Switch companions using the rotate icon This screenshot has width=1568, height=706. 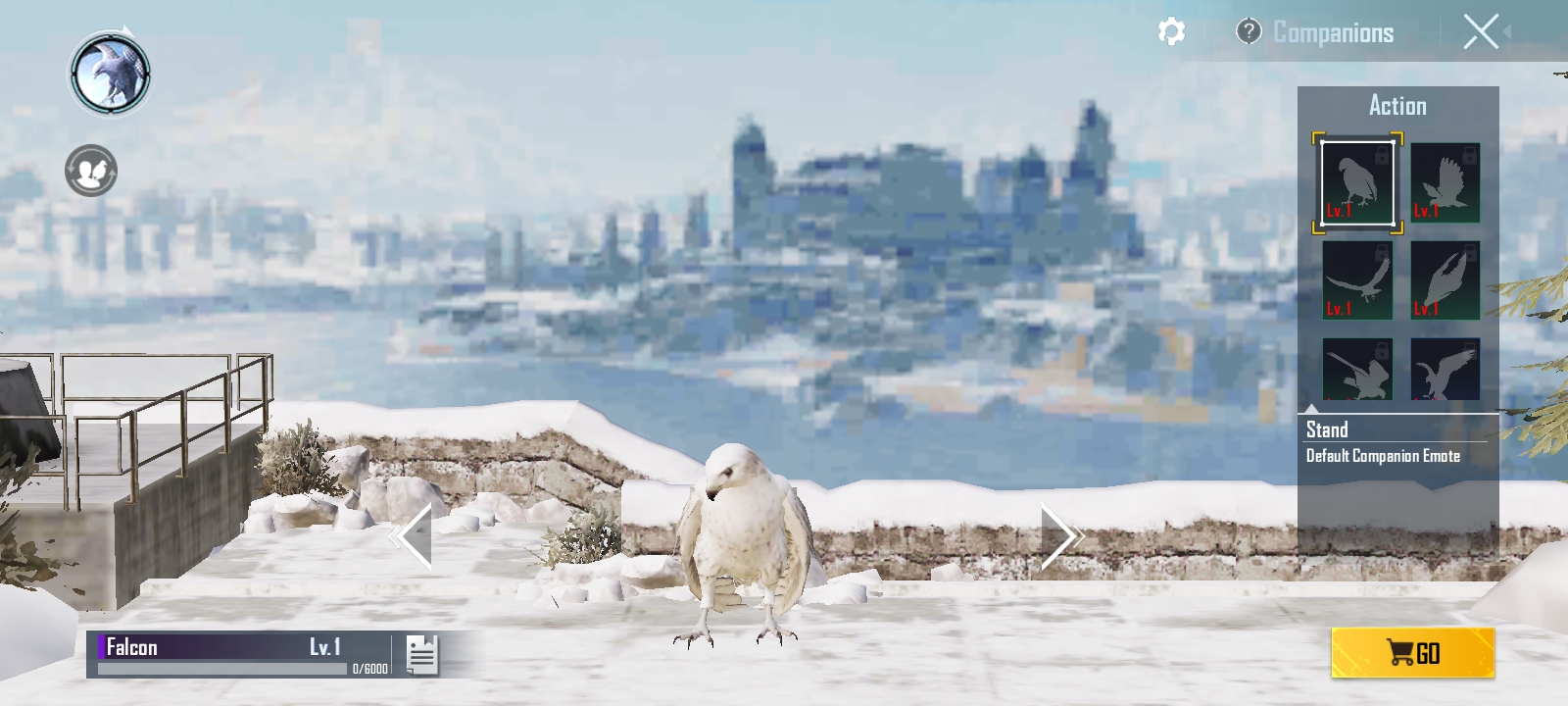89,169
